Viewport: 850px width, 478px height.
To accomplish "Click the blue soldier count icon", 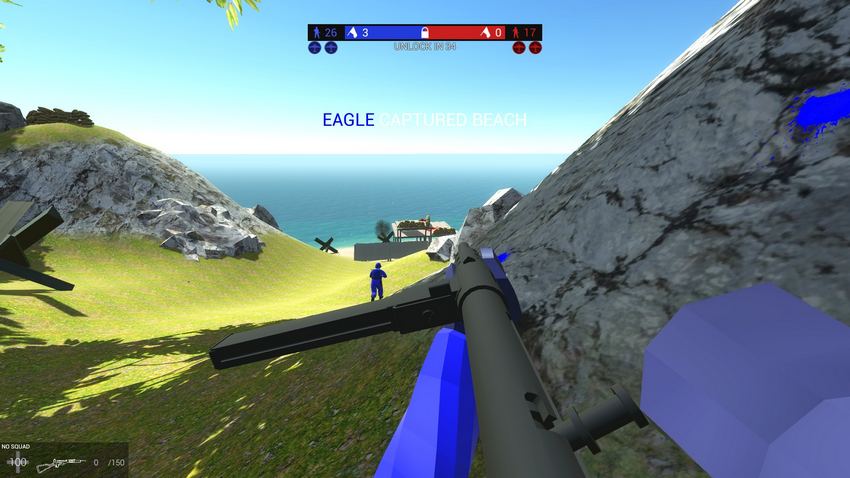I will tap(317, 33).
